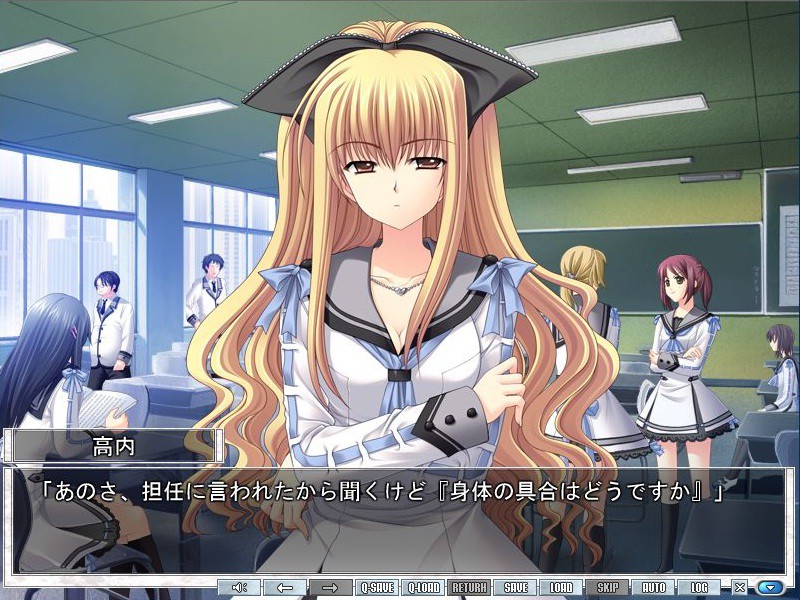Image resolution: width=800 pixels, height=600 pixels.
Task: Quick load using Q-LOAD
Action: coord(424,587)
